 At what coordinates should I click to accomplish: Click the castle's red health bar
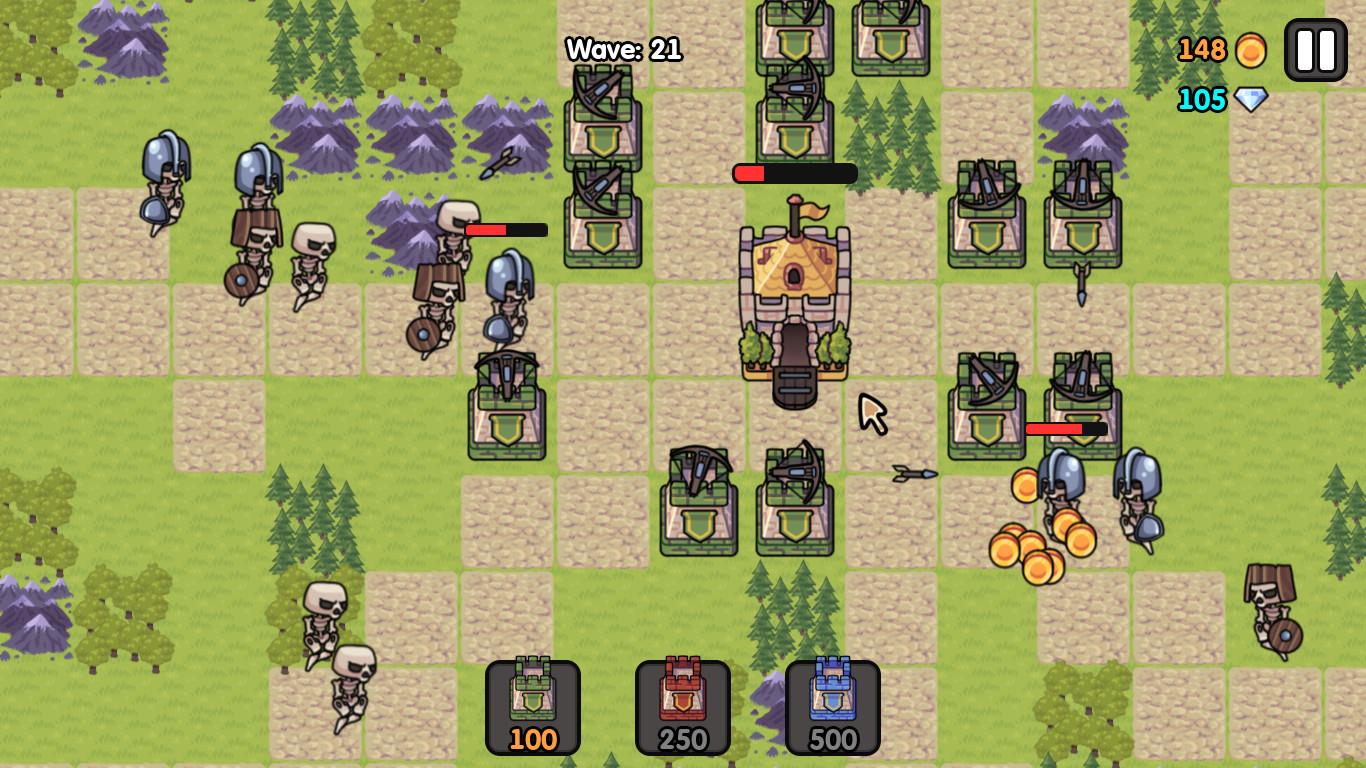795,173
